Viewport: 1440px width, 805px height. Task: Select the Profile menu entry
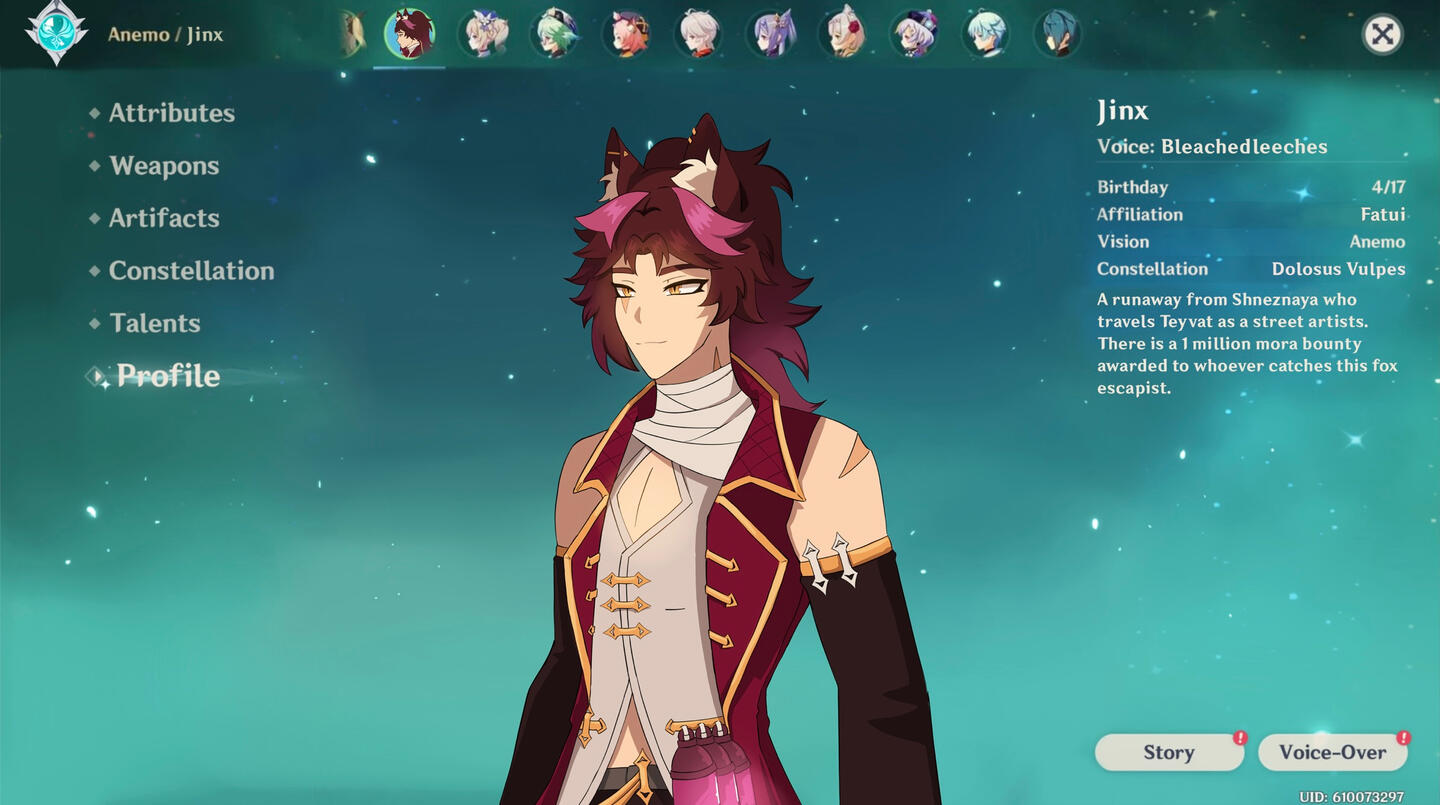click(x=168, y=376)
